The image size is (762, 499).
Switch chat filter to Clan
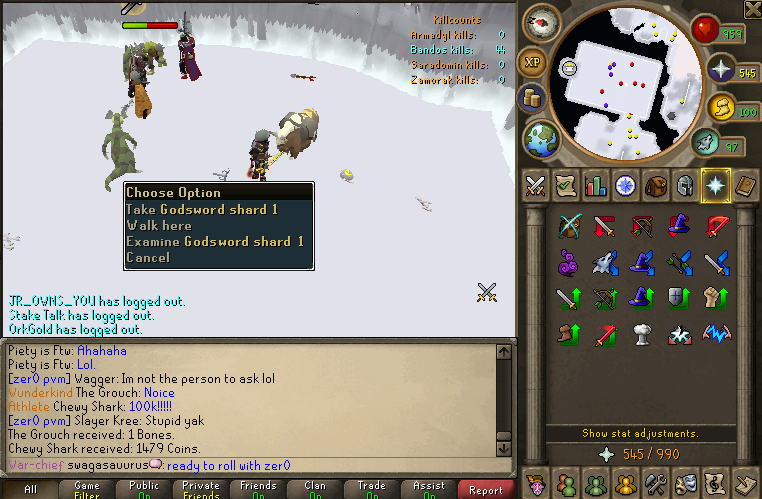pos(315,490)
